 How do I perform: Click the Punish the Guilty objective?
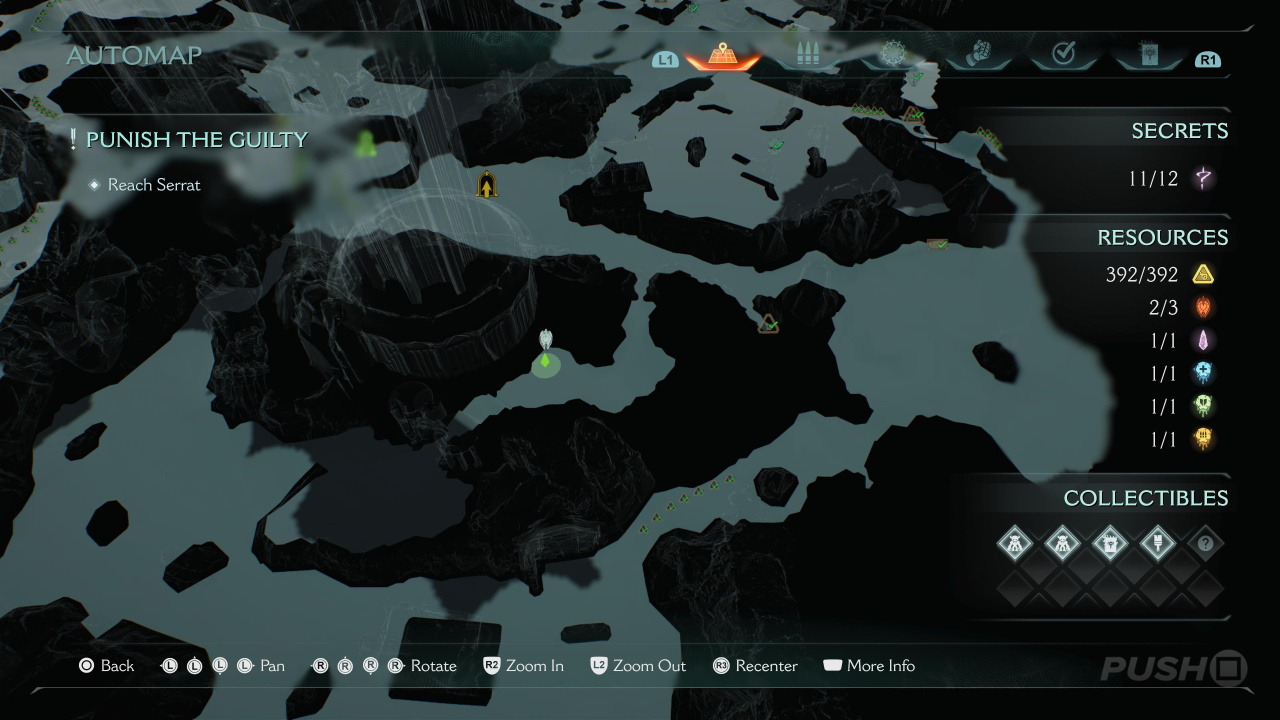(196, 140)
